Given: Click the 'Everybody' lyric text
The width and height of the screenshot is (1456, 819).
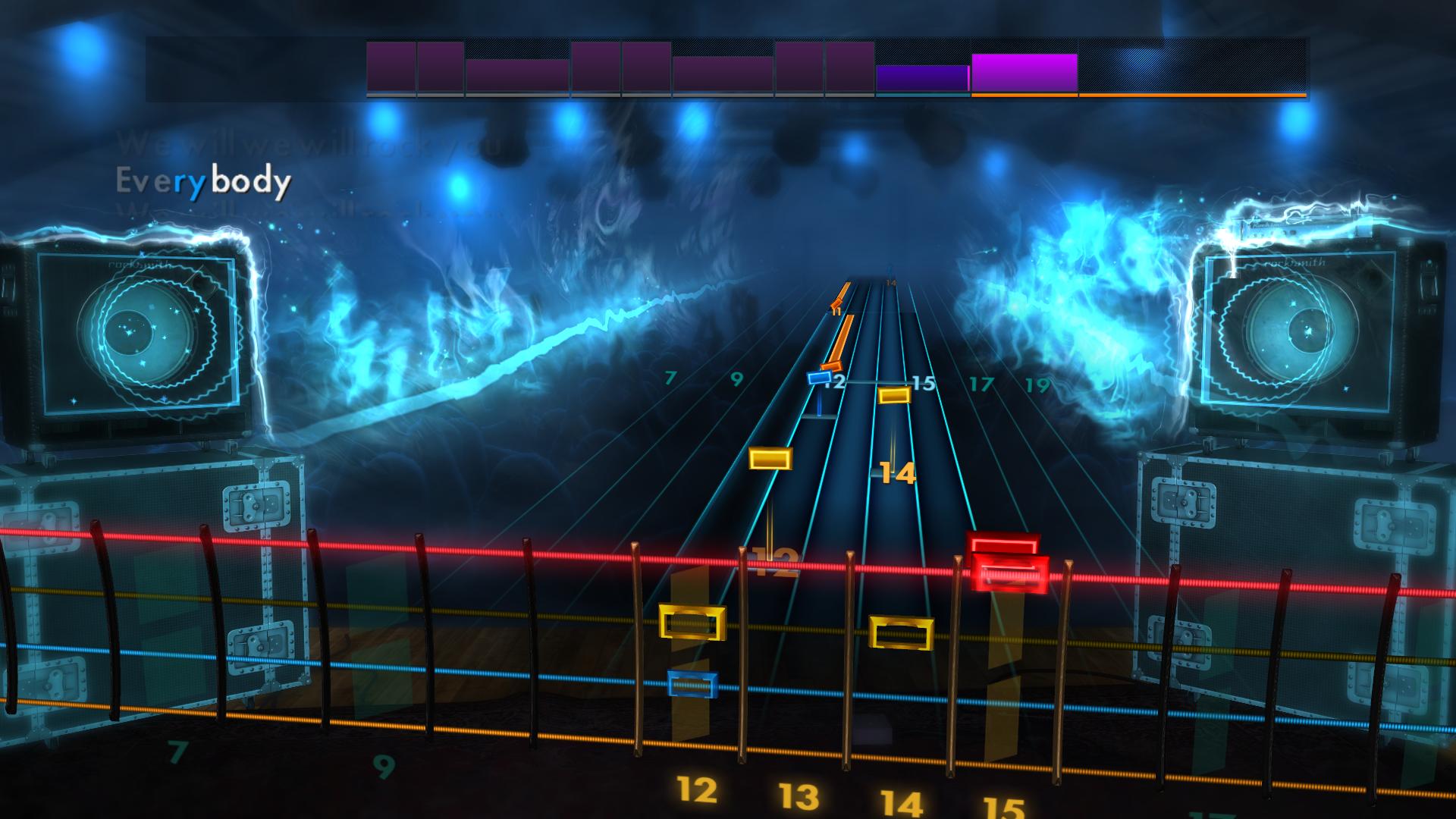Looking at the screenshot, I should [x=203, y=180].
